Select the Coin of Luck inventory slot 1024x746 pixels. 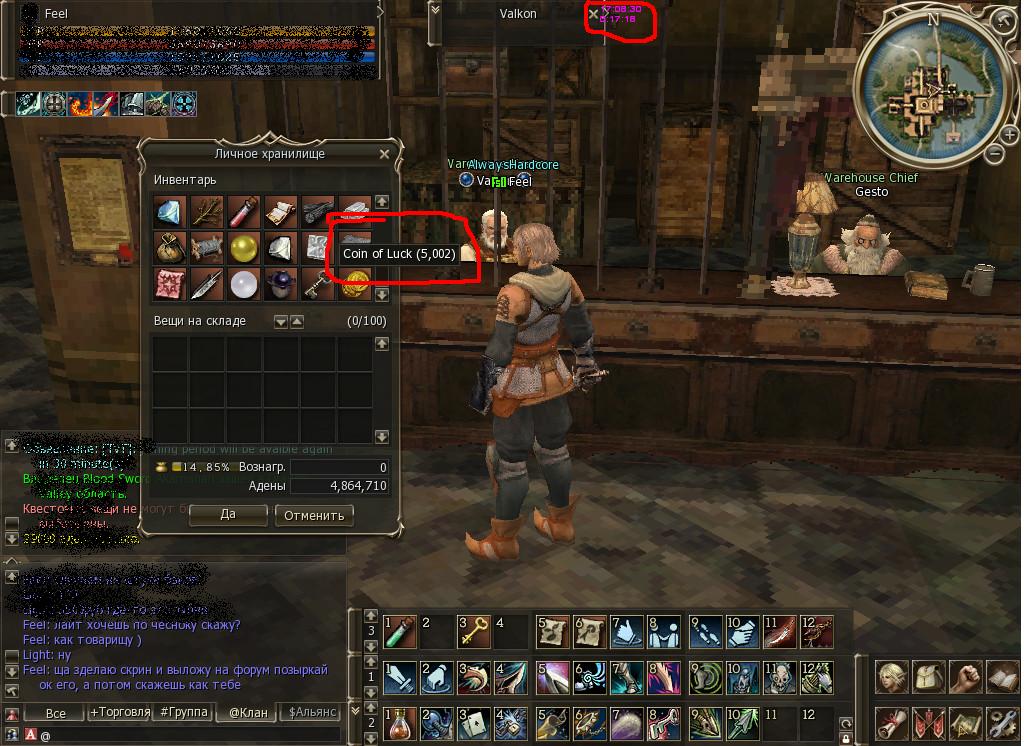pos(354,283)
